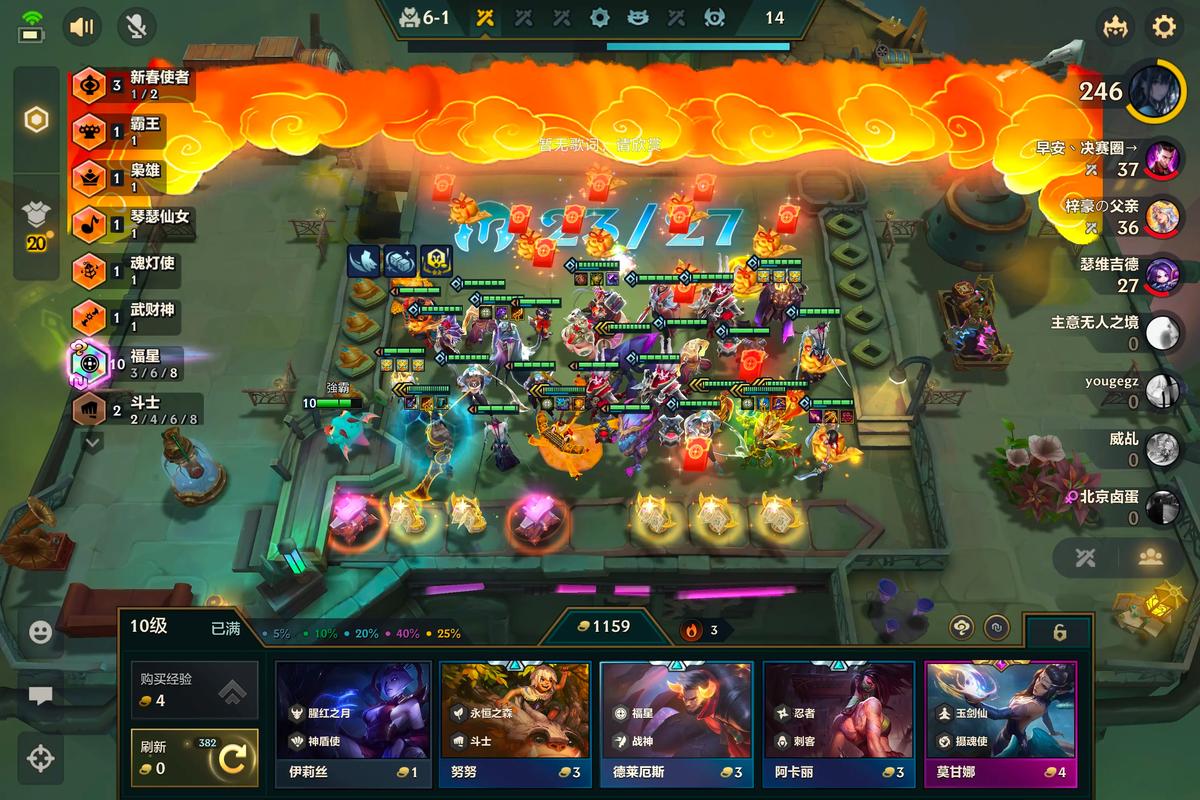Open the gear settings menu

click(1163, 26)
